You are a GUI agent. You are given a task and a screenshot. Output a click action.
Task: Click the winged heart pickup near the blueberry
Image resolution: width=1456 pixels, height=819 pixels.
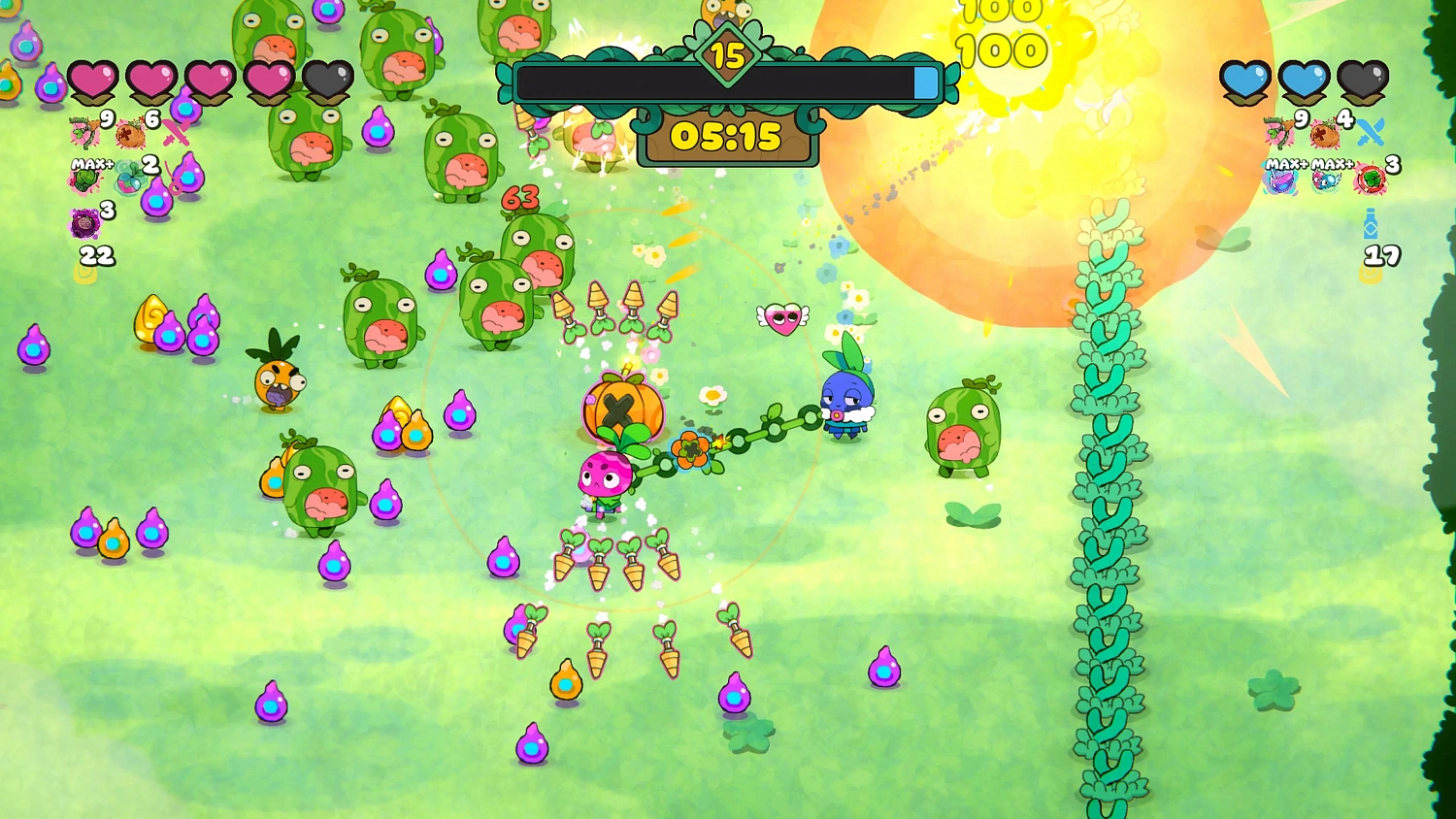coord(780,316)
